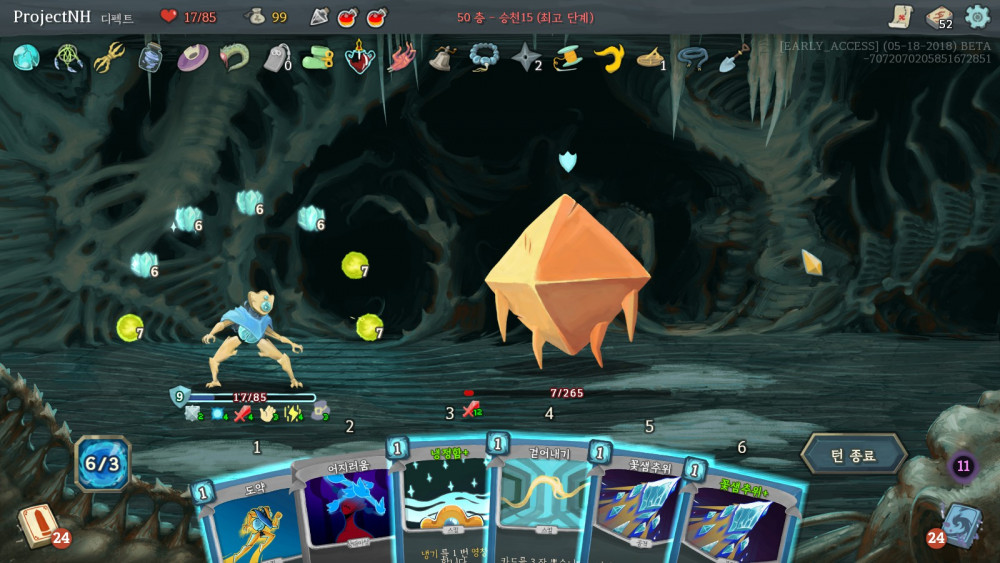
Task: Open the map scroll icon
Action: tap(900, 17)
